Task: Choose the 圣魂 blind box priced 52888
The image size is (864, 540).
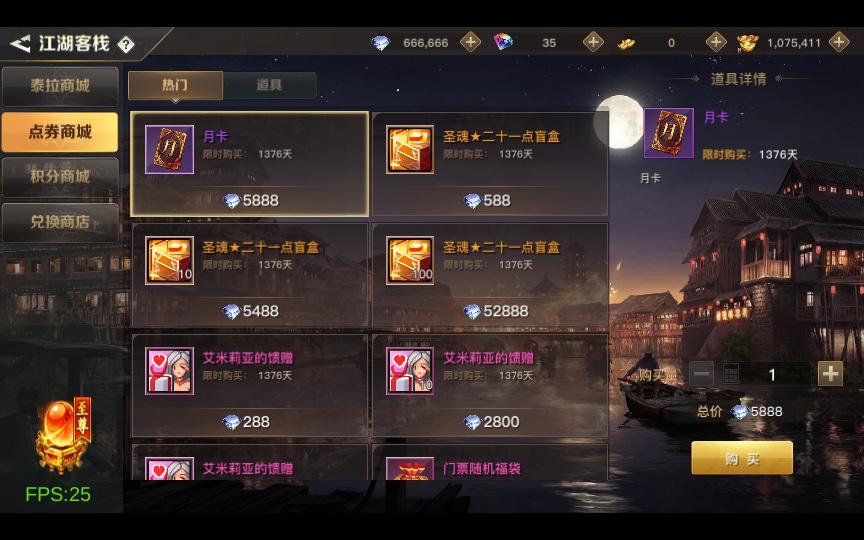Action: click(490, 275)
